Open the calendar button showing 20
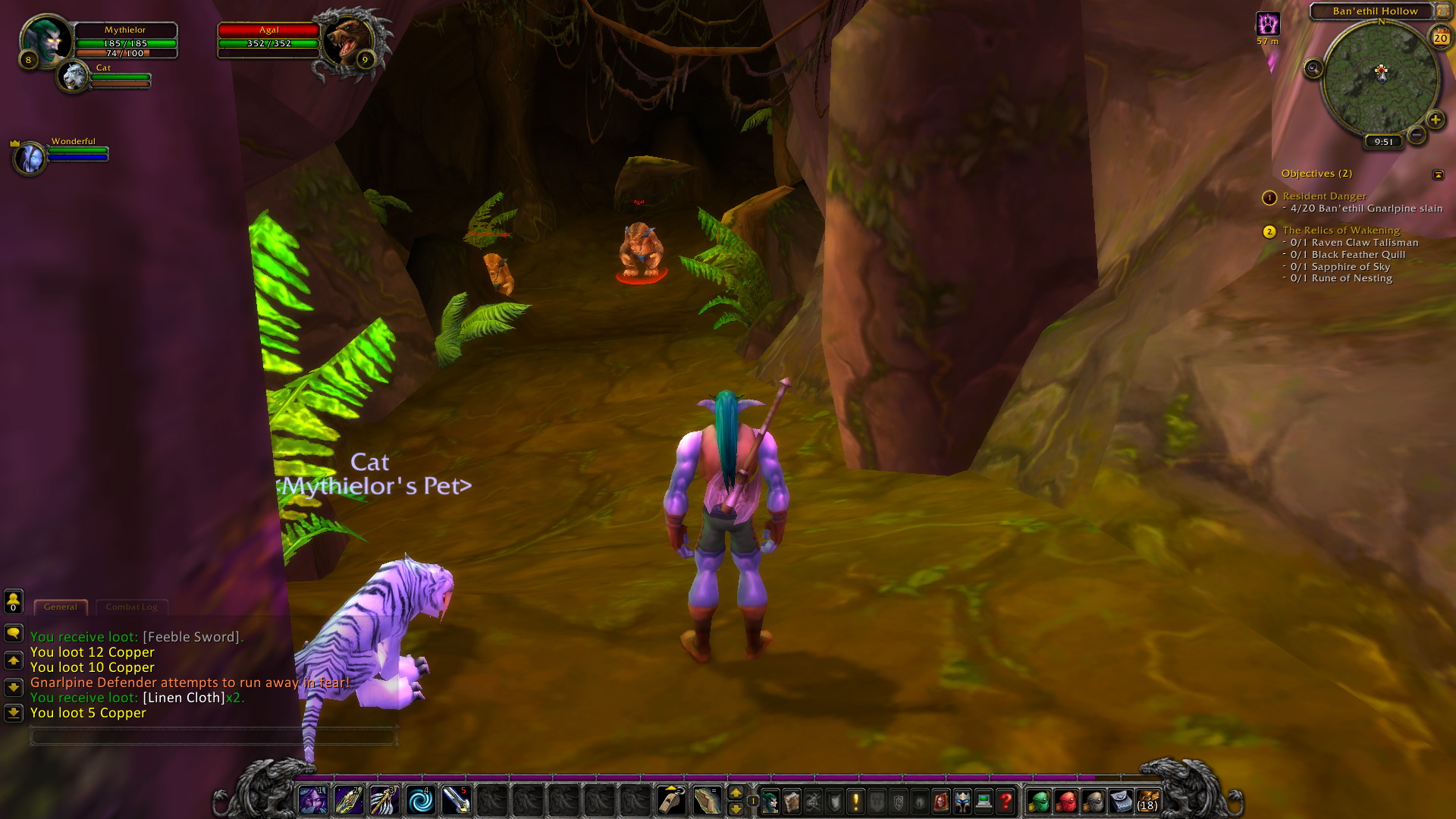1456x819 pixels. point(1440,37)
